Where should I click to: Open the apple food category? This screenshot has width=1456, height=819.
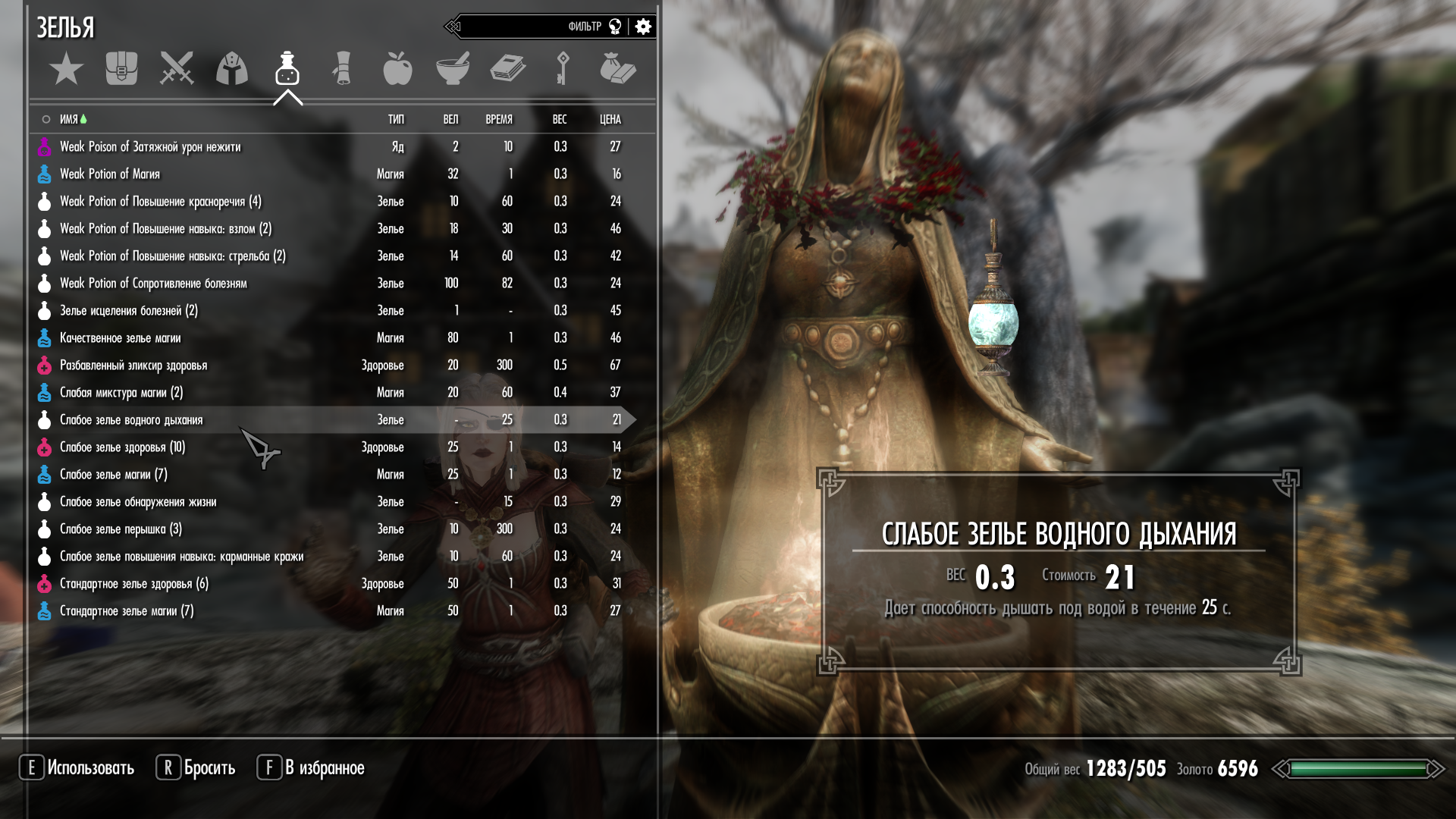pos(397,69)
